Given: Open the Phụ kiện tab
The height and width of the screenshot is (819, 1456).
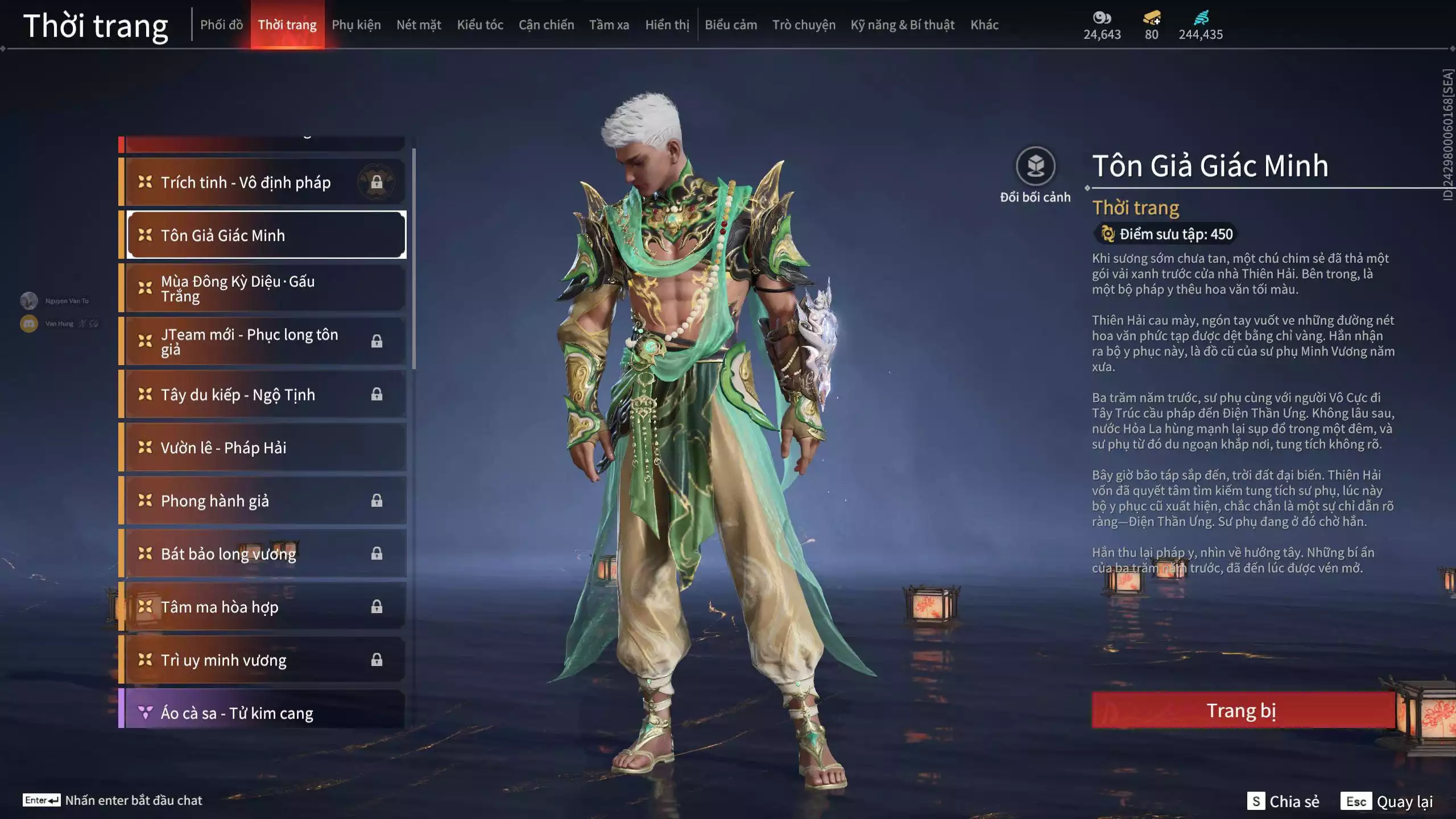Looking at the screenshot, I should point(356,25).
